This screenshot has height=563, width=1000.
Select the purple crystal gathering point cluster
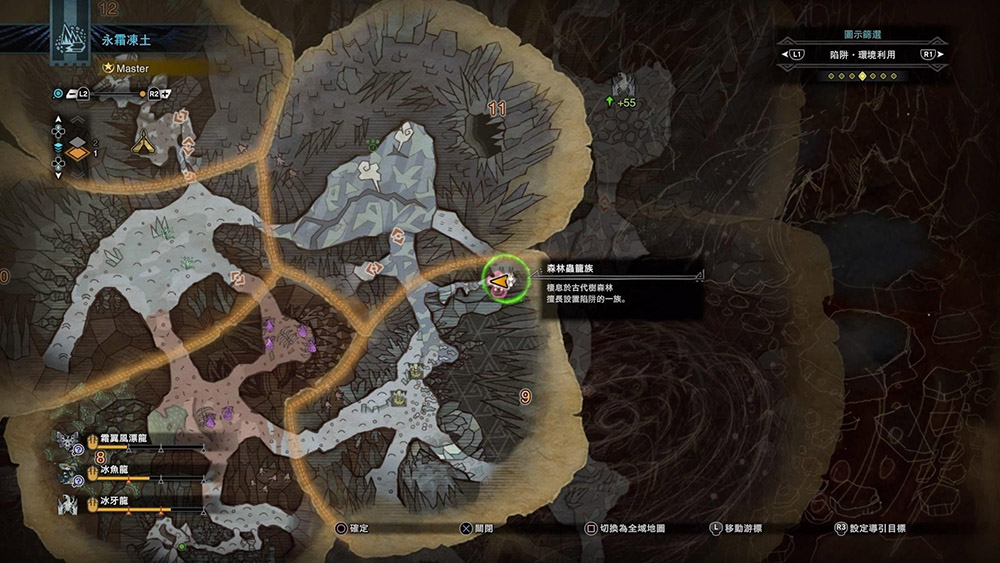[x=290, y=335]
